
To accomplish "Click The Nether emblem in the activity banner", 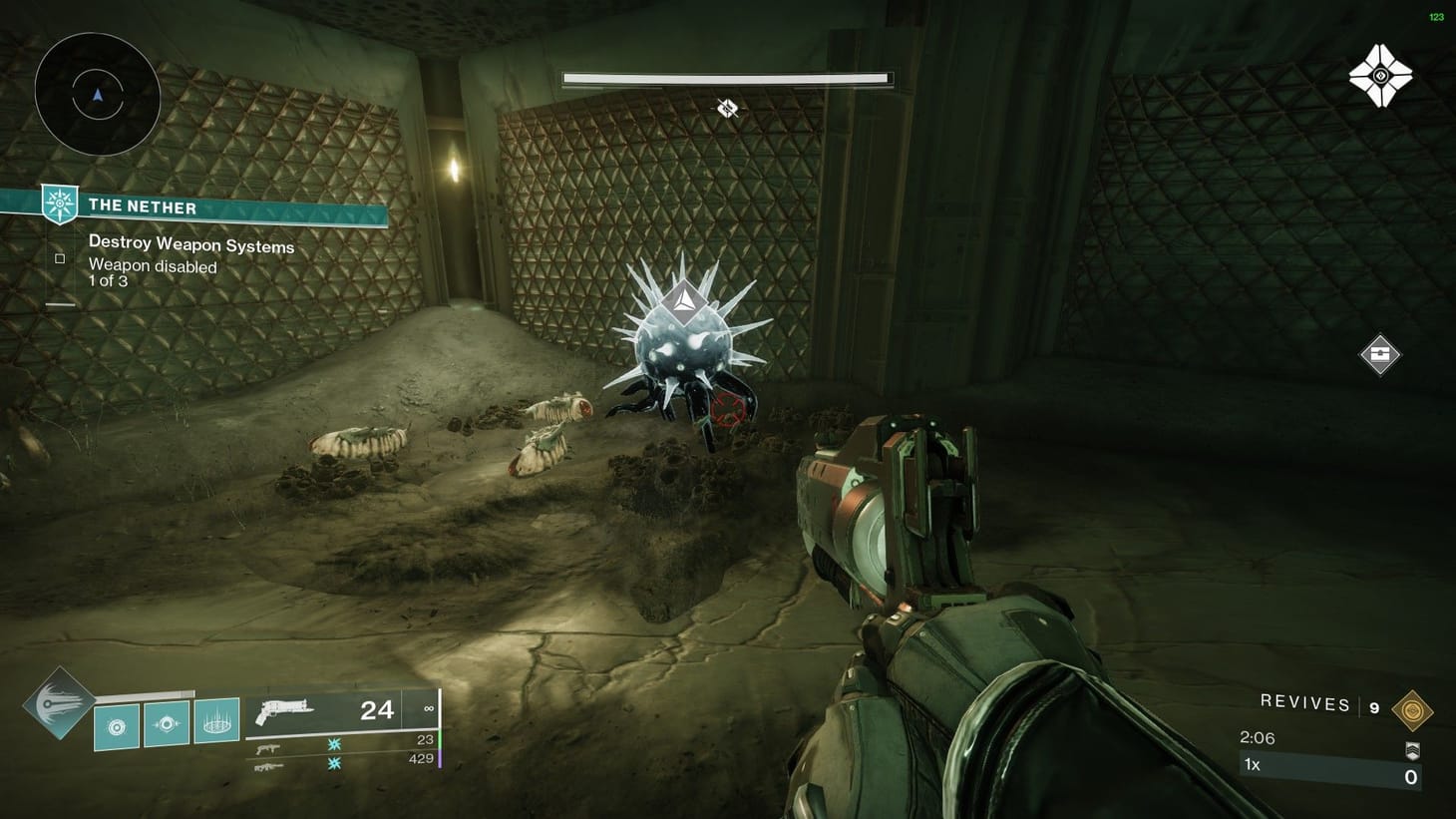I will 60,205.
